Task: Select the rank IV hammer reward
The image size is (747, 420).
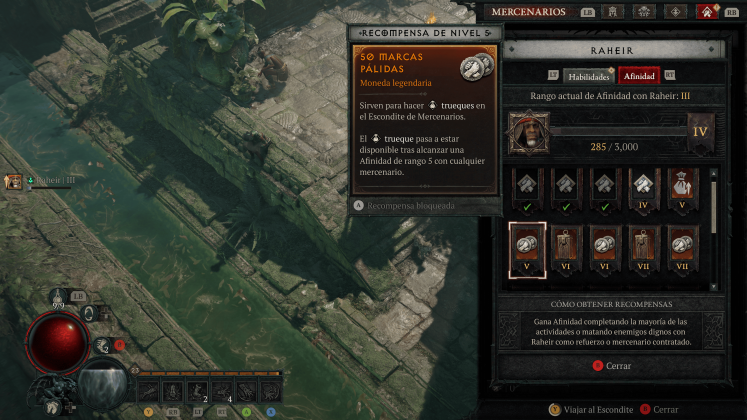Action: (644, 186)
